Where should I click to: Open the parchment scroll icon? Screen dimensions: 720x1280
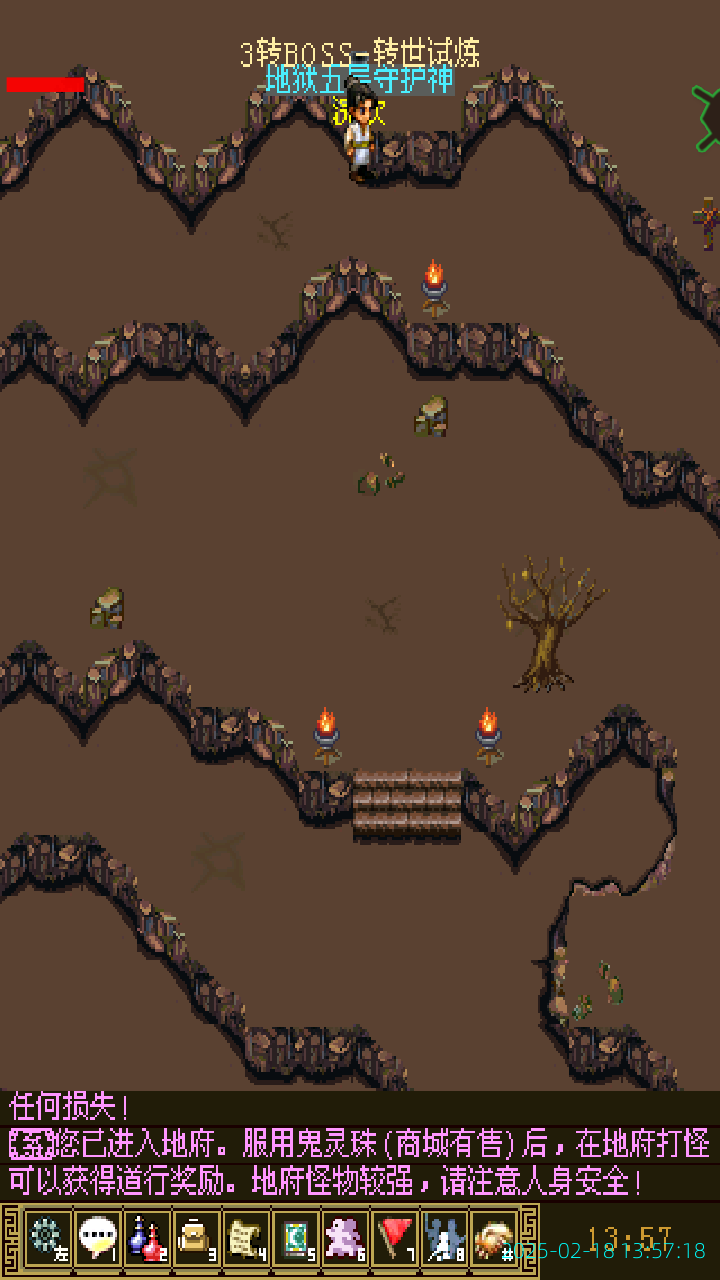click(x=246, y=1238)
